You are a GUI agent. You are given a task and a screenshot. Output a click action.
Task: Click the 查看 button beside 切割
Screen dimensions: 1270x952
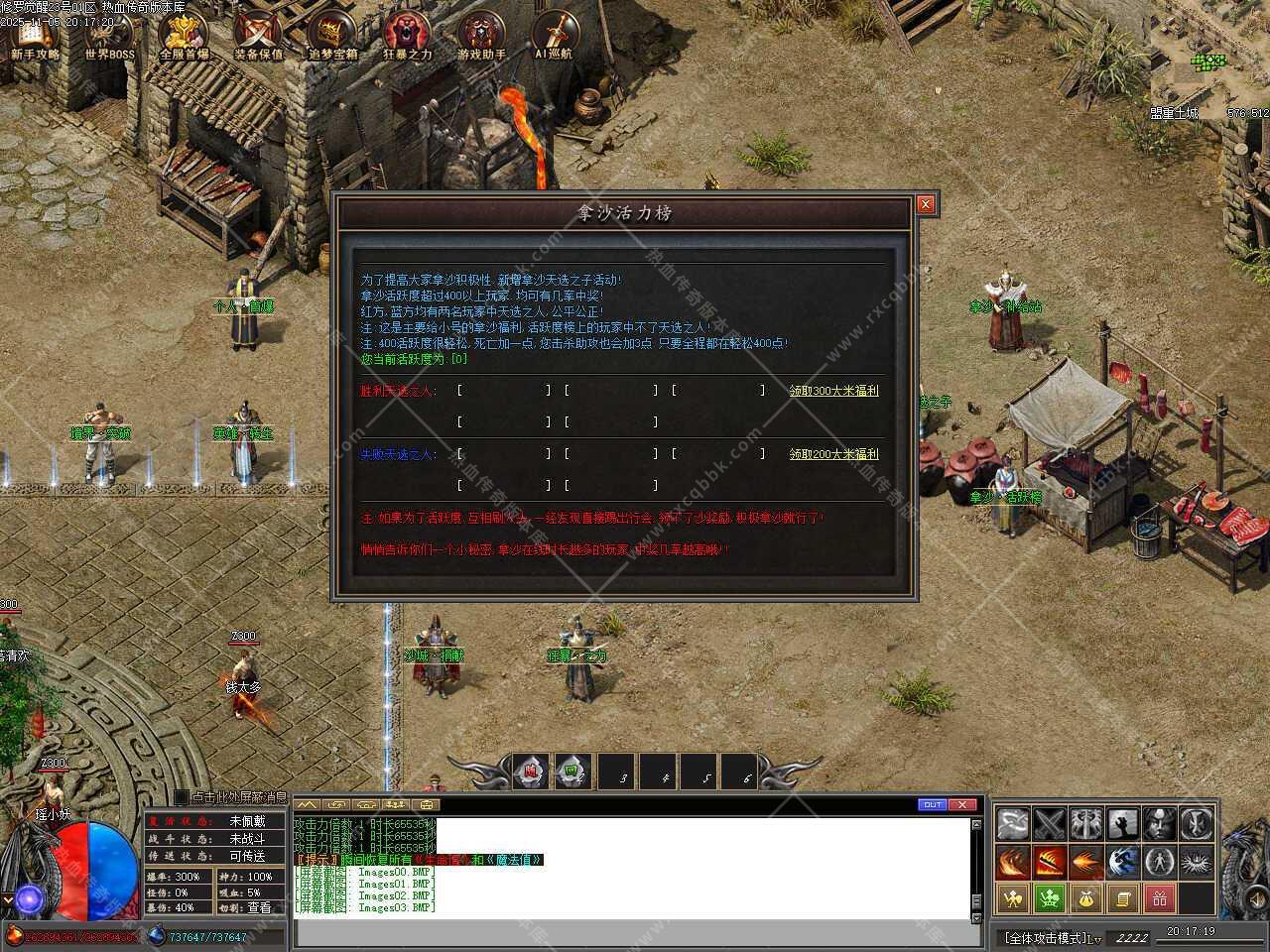259,907
